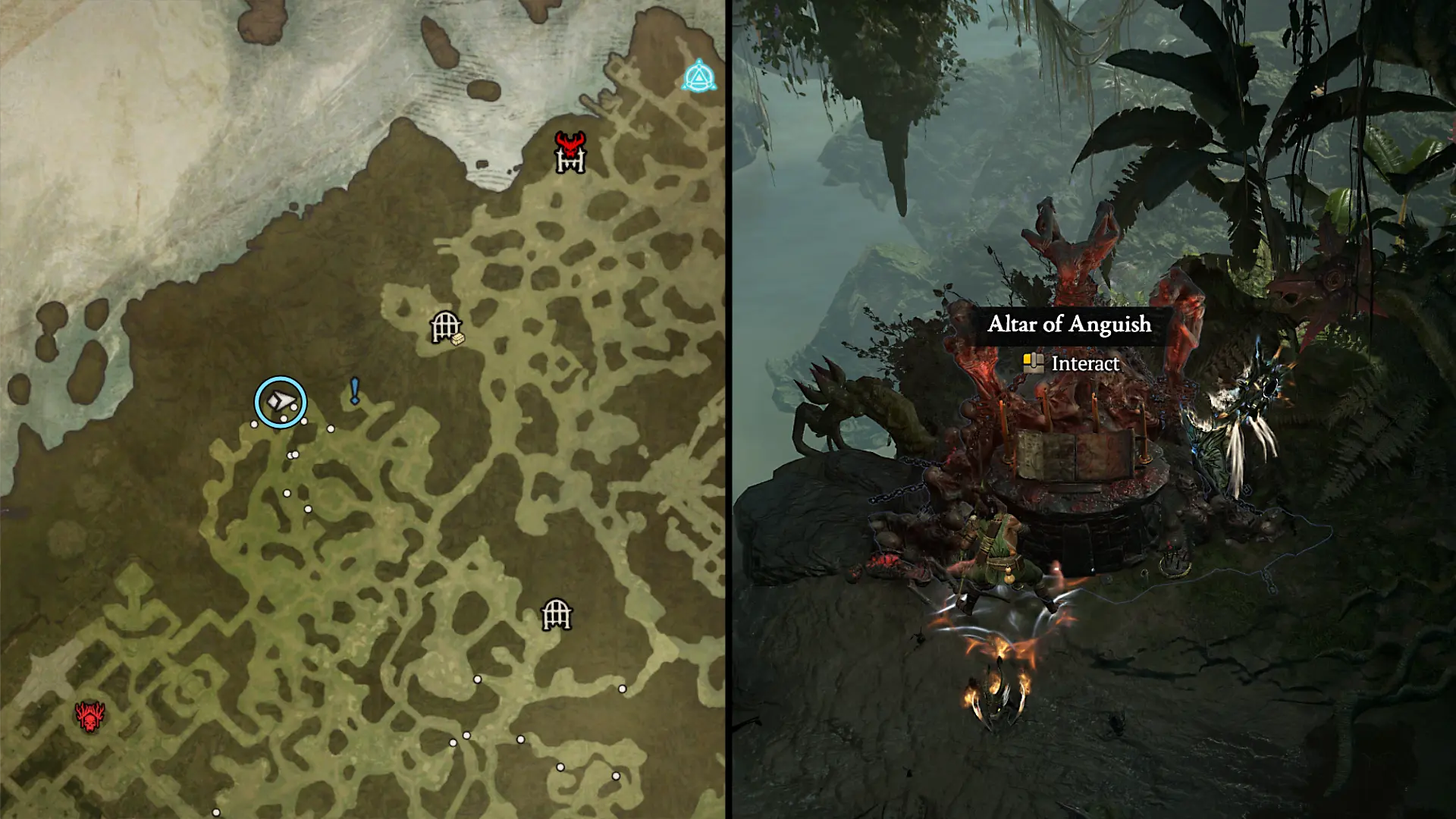Viewport: 1456px width, 819px height.
Task: Click the red demon gate stronghold marker
Action: pyautogui.click(x=570, y=152)
